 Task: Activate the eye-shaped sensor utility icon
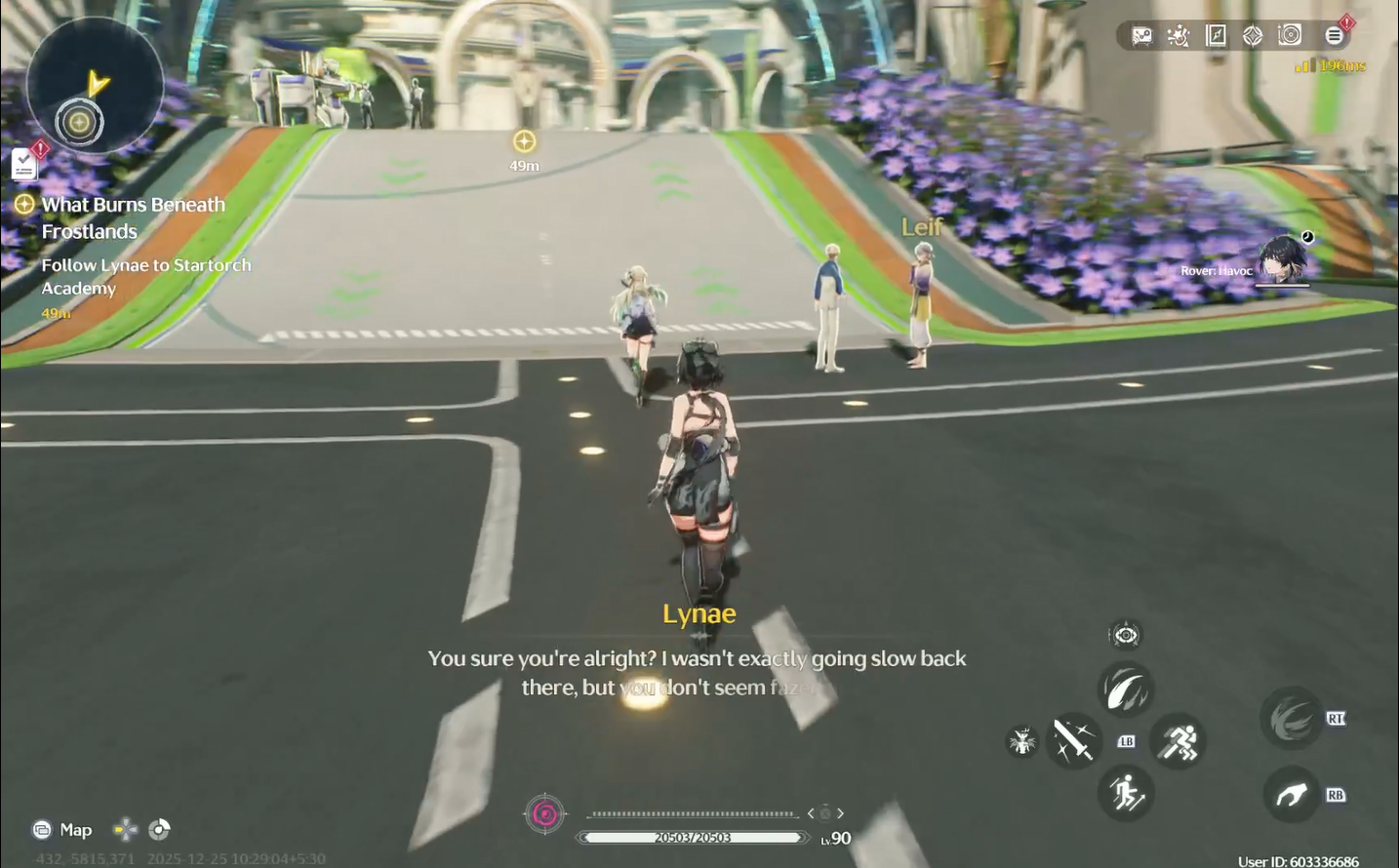[x=1126, y=635]
